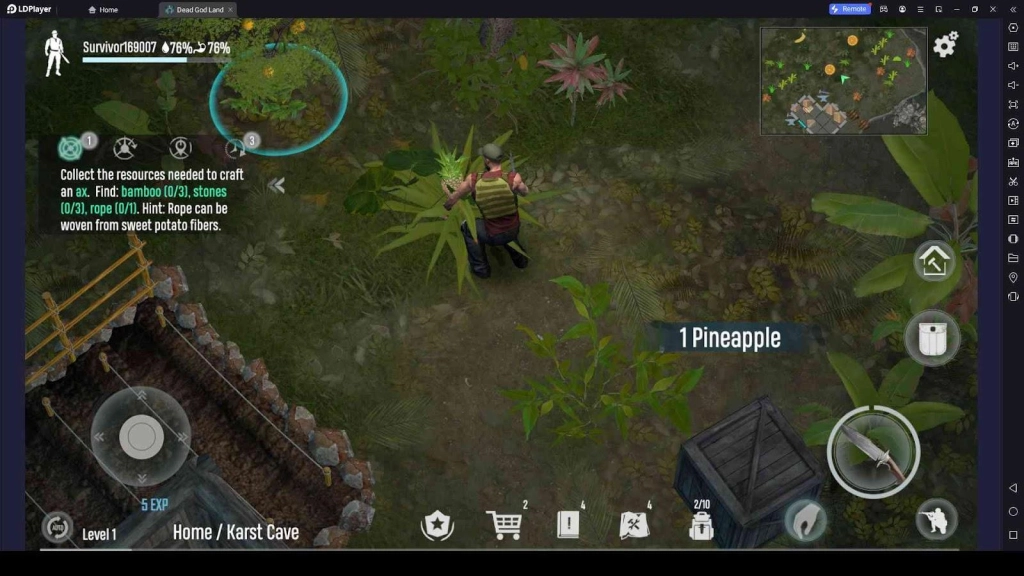
Task: Toggle the crouching soldier stance button
Action: click(x=937, y=520)
